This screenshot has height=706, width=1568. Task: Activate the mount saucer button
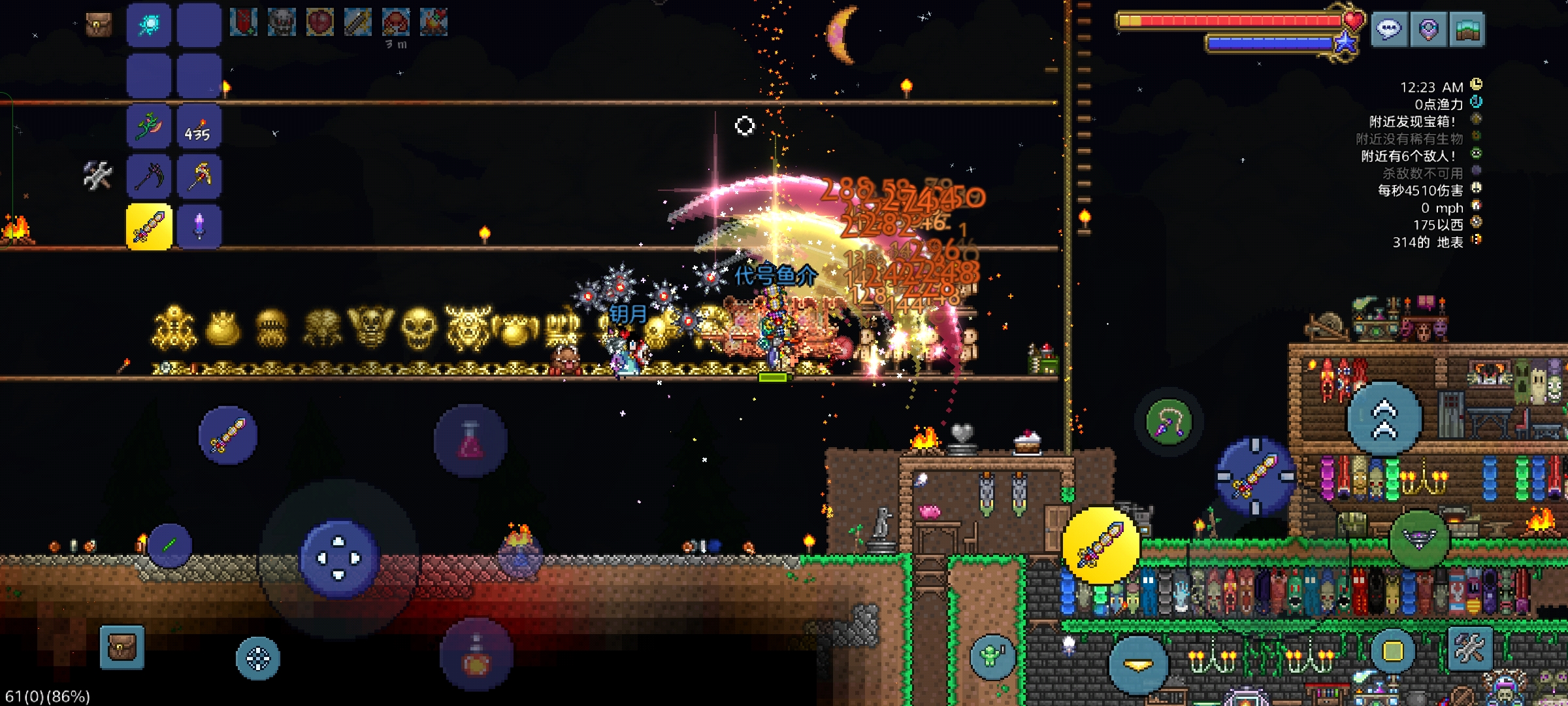[x=1419, y=540]
